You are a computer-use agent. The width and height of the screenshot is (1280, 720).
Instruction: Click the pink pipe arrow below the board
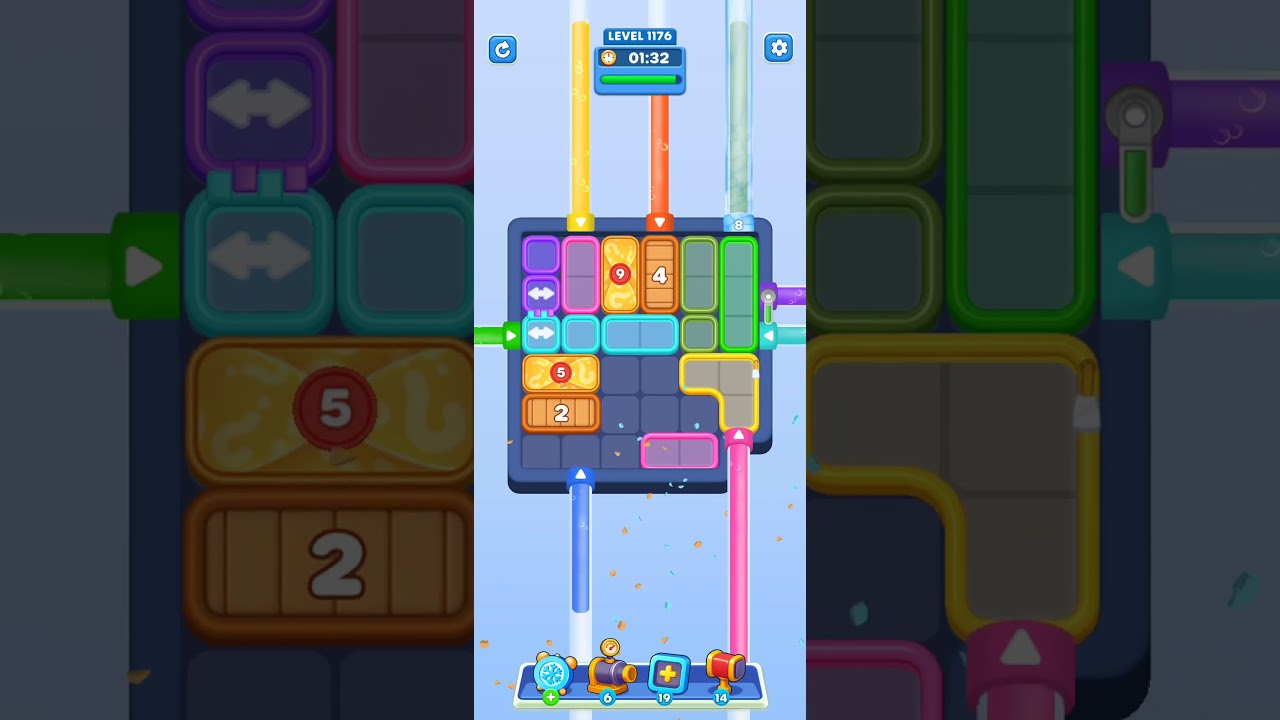[x=739, y=434]
